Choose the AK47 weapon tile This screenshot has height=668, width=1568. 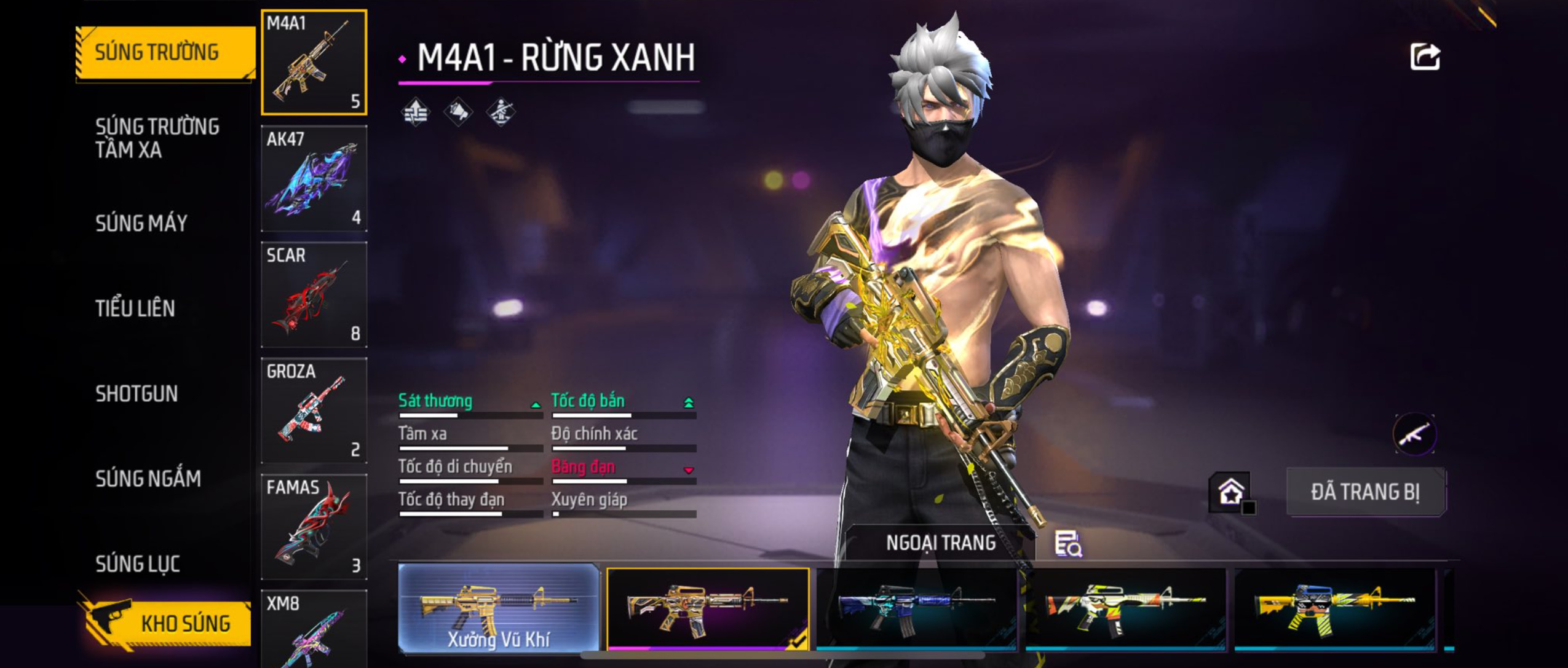tap(314, 179)
